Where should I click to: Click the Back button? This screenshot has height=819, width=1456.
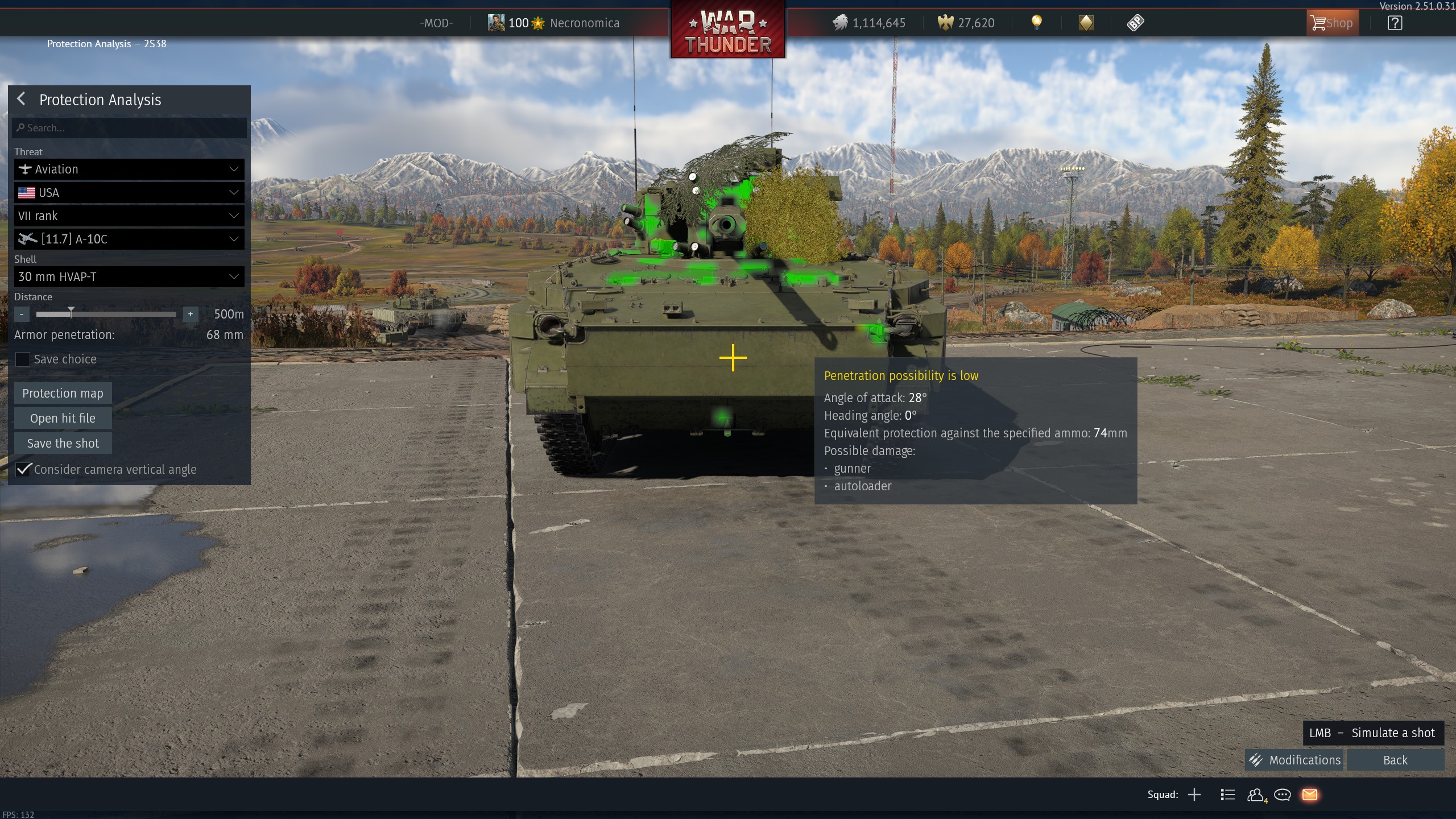pyautogui.click(x=1395, y=760)
